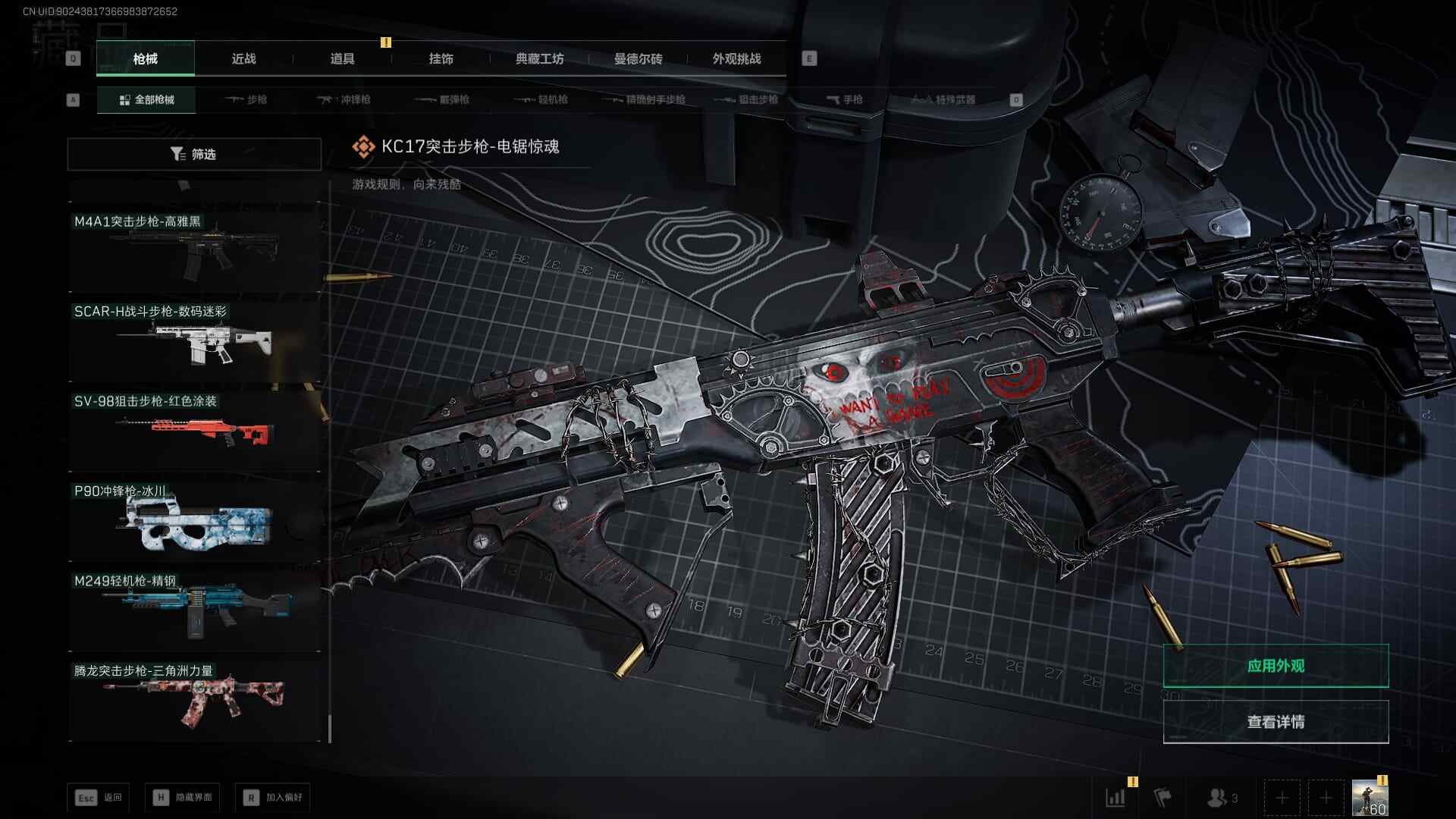This screenshot has height=819, width=1456.
Task: Open the 道具 items tab
Action: (342, 59)
